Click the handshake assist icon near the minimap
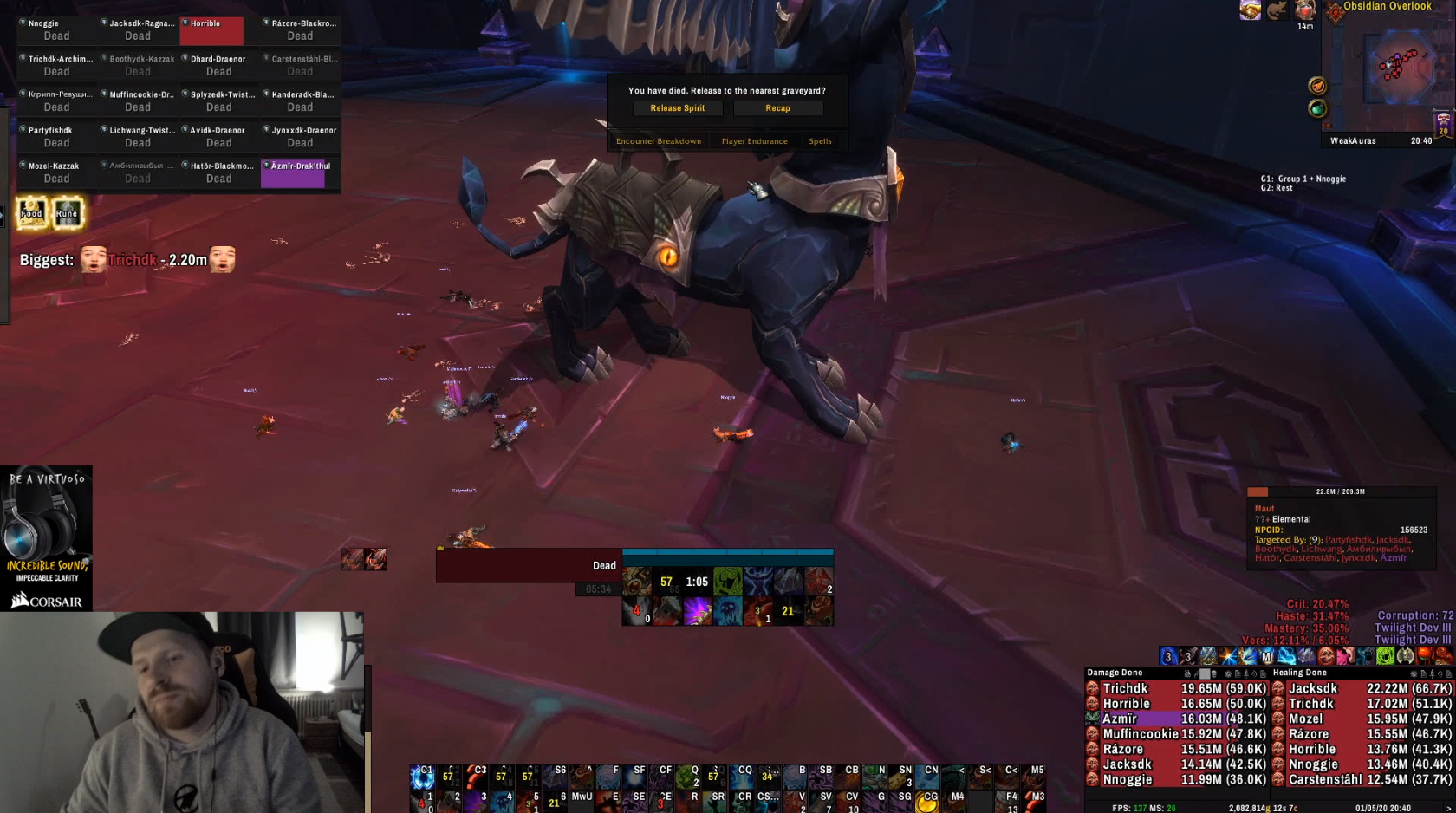The width and height of the screenshot is (1456, 813). (x=1250, y=10)
